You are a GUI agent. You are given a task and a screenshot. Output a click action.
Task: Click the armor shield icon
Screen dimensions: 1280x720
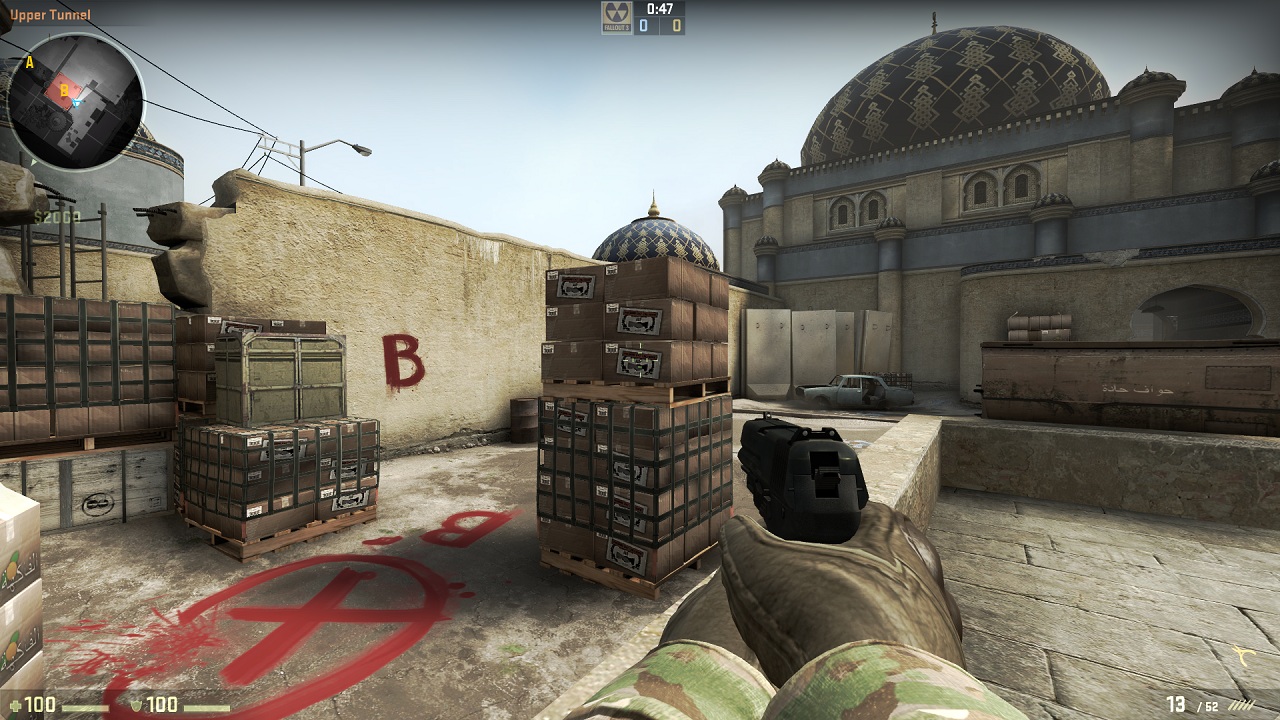pos(137,706)
